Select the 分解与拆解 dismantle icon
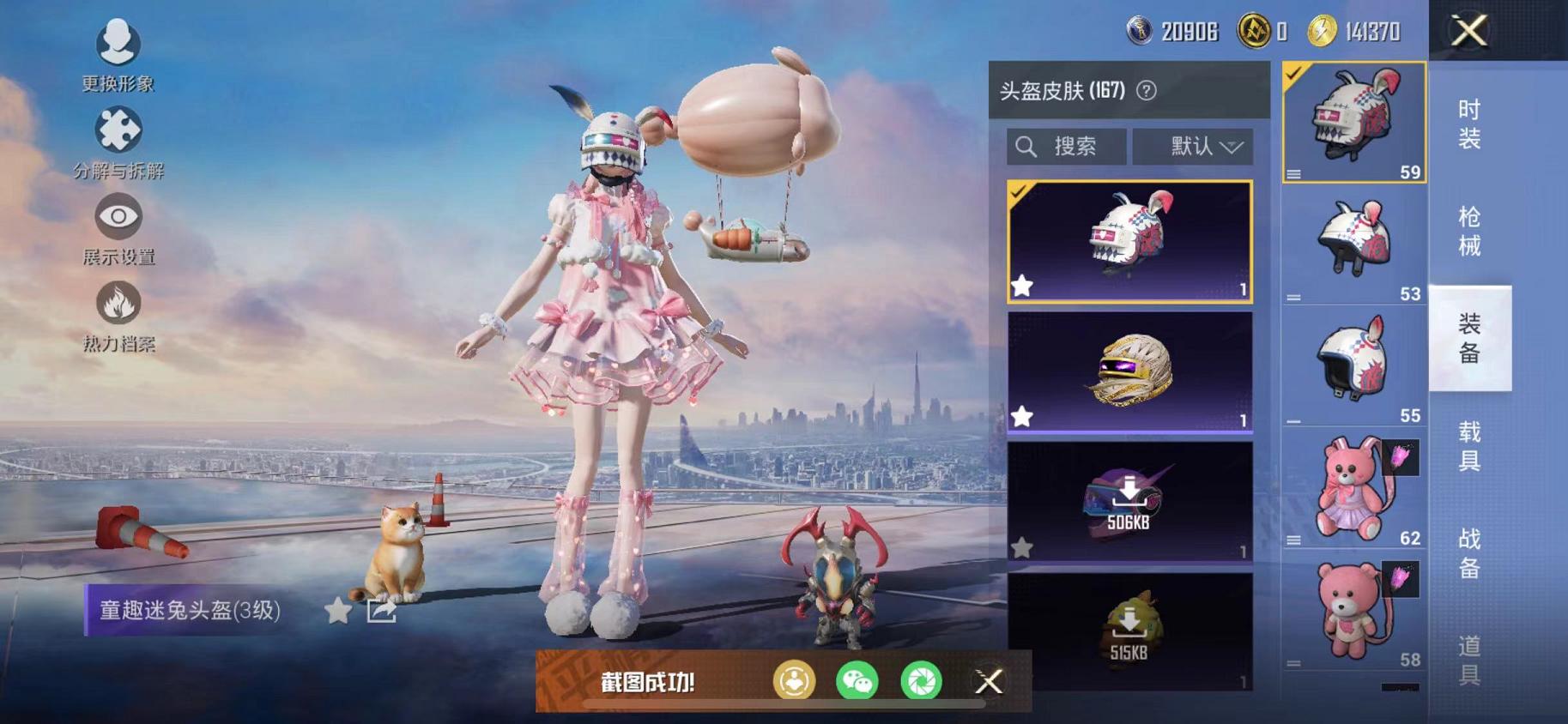This screenshot has width=1568, height=724. [120, 130]
